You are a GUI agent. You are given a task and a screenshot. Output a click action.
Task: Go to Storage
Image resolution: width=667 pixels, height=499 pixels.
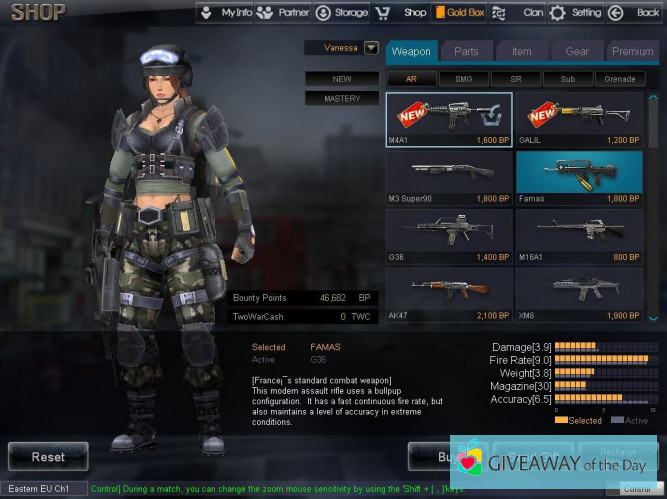[x=341, y=13]
